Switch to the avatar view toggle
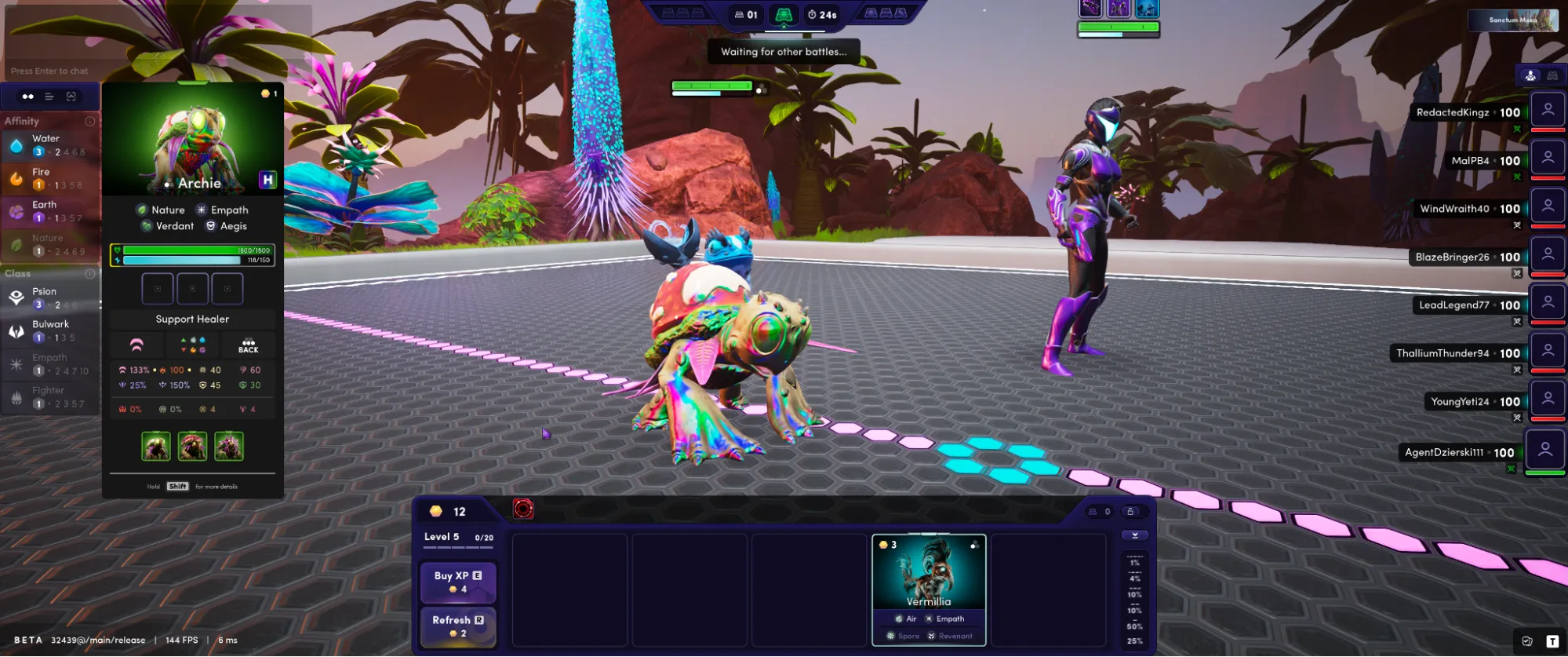Screen dimensions: 1568x657 tap(1530, 75)
